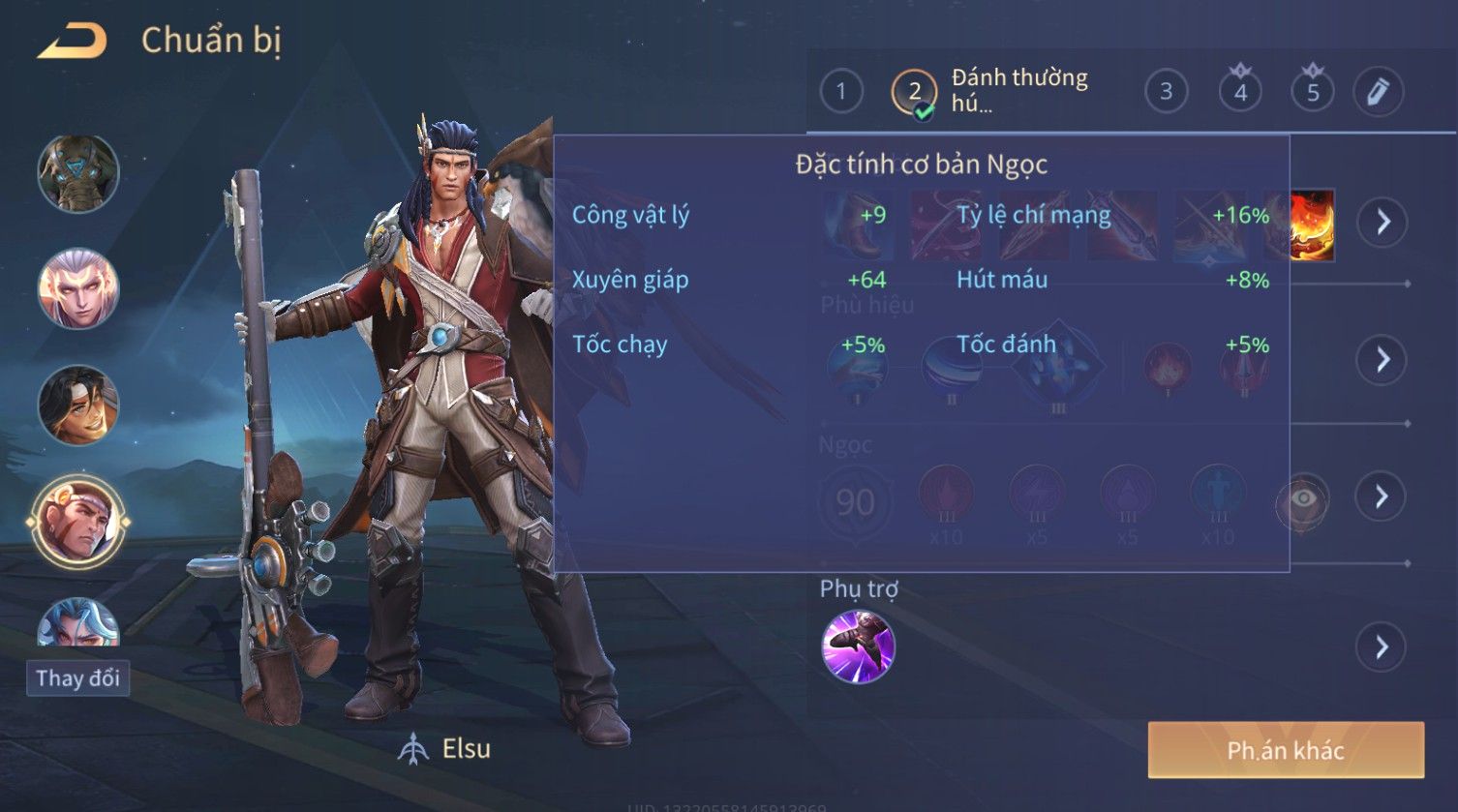
Task: Click the Thay đổi hero button
Action: (77, 677)
